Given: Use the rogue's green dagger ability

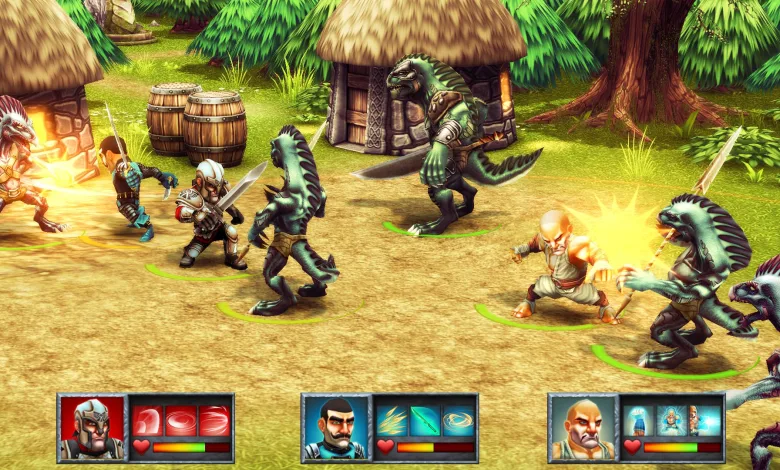Looking at the screenshot, I should pyautogui.click(x=424, y=420).
